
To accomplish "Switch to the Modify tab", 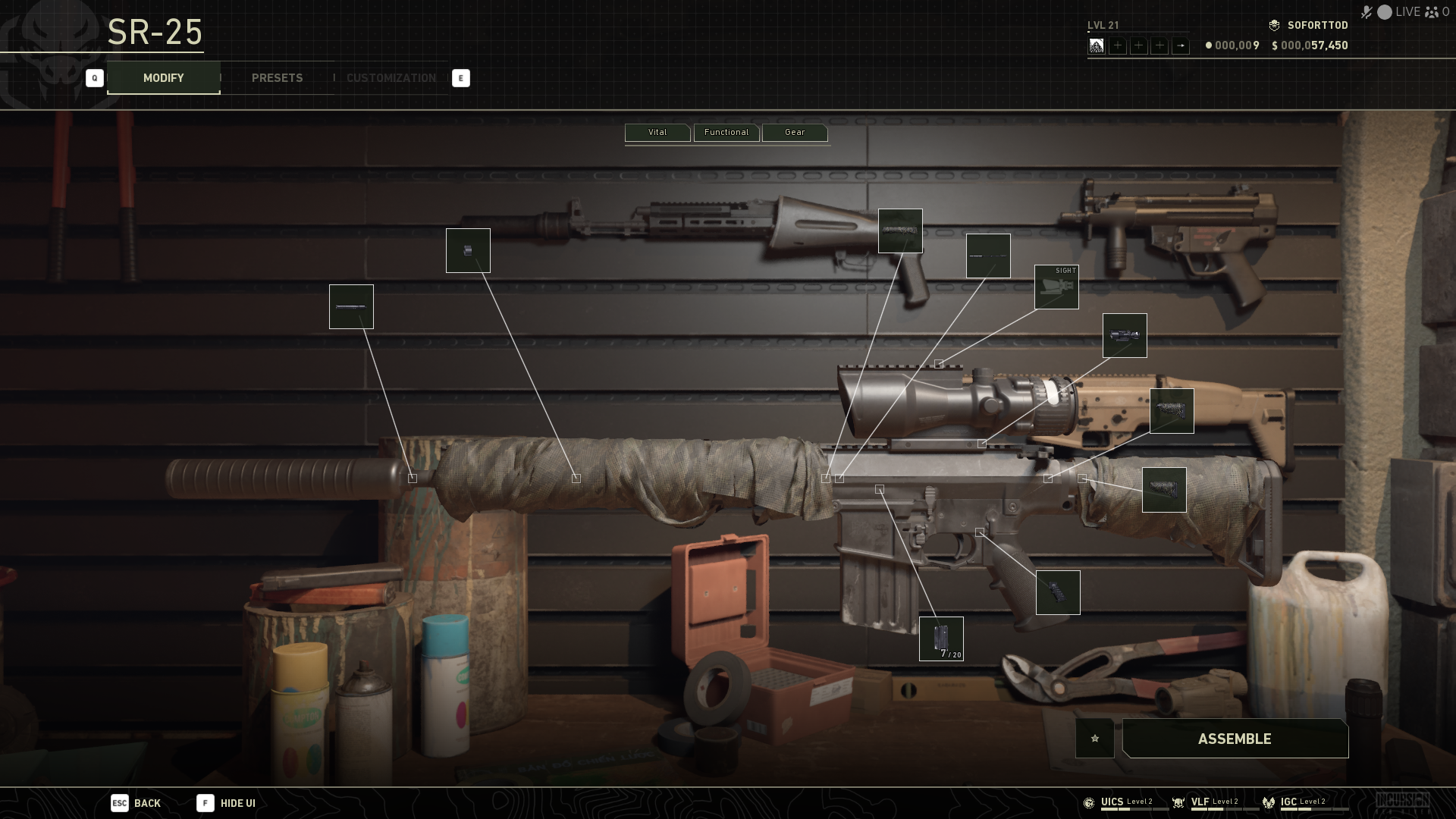I will (163, 78).
